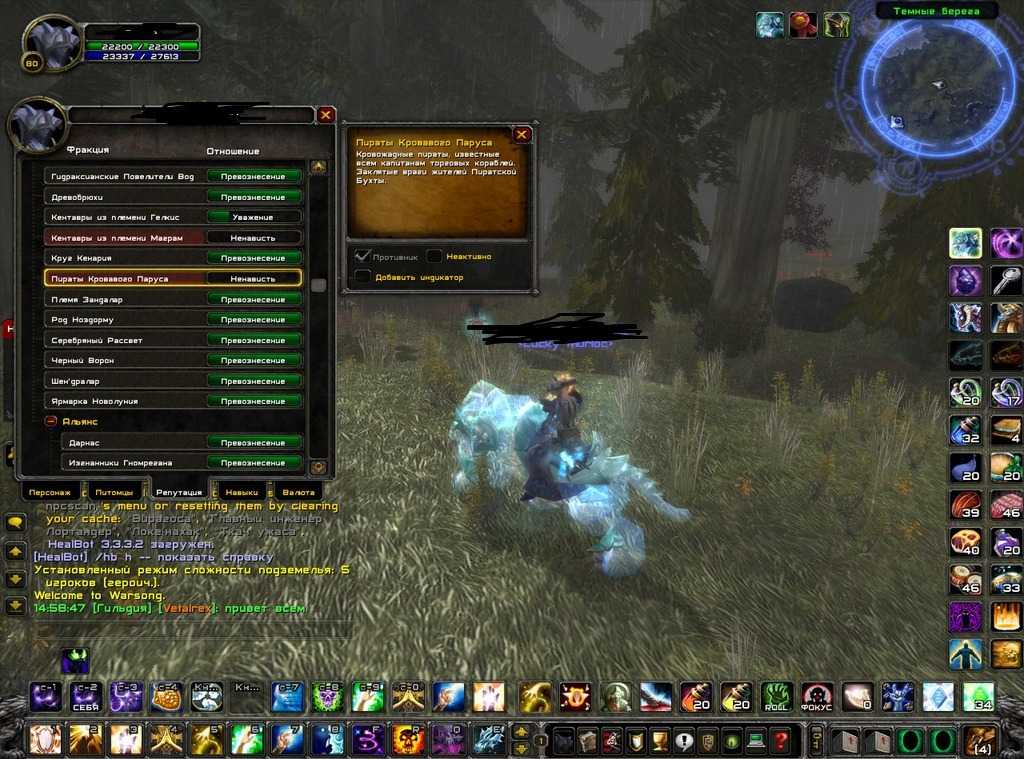Image resolution: width=1024 pixels, height=759 pixels.
Task: Collapse the Альянс faction group
Action: [51, 422]
